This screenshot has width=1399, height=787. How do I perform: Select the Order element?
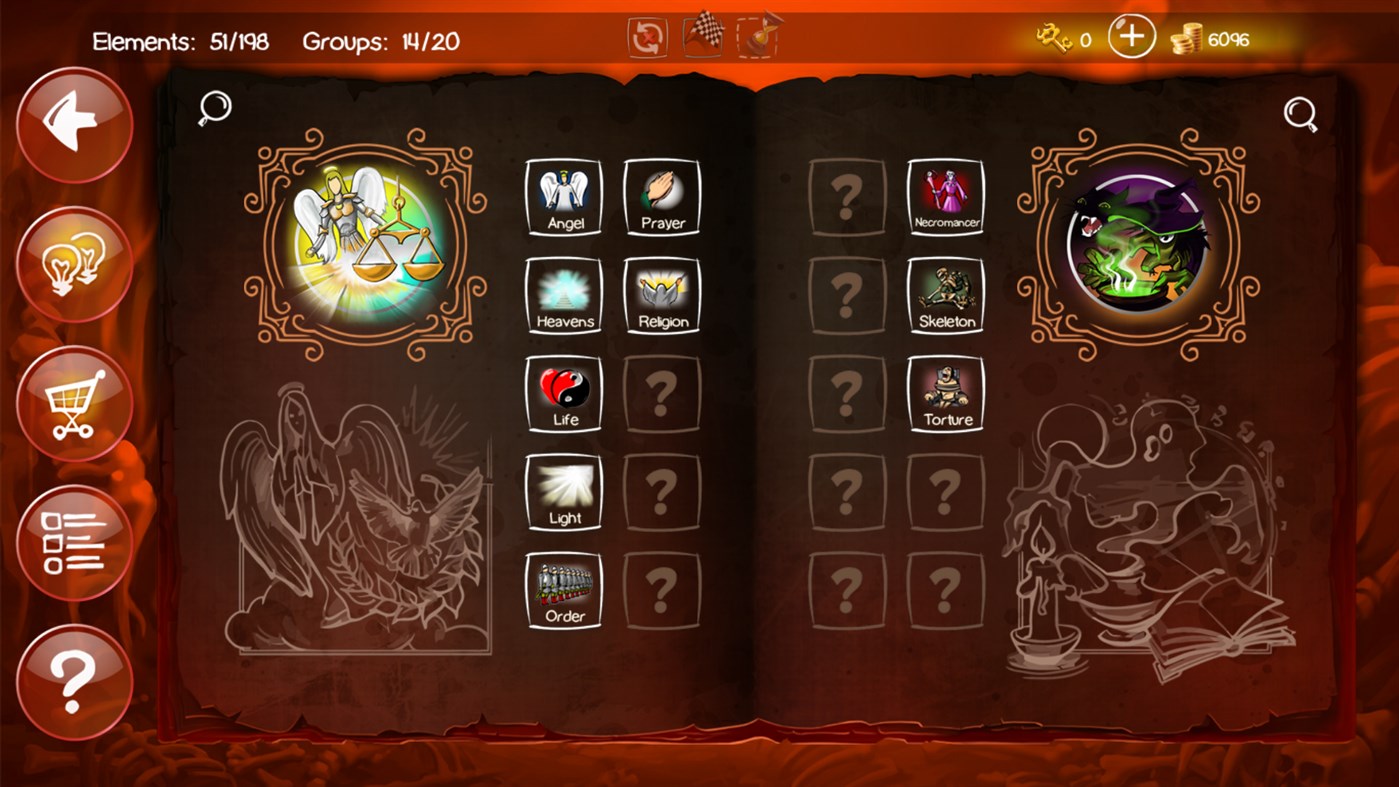click(563, 590)
